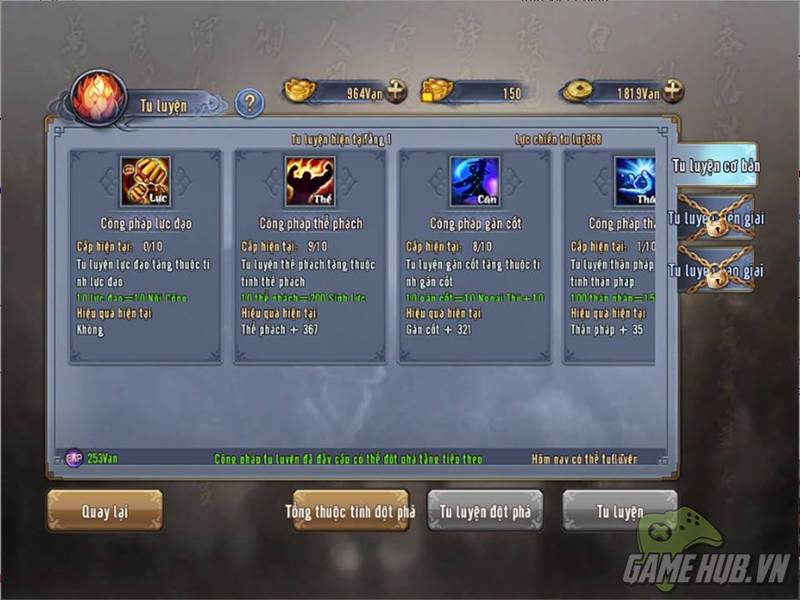Image resolution: width=800 pixels, height=600 pixels.
Task: Start training with the Tu luyện button
Action: pyautogui.click(x=619, y=511)
